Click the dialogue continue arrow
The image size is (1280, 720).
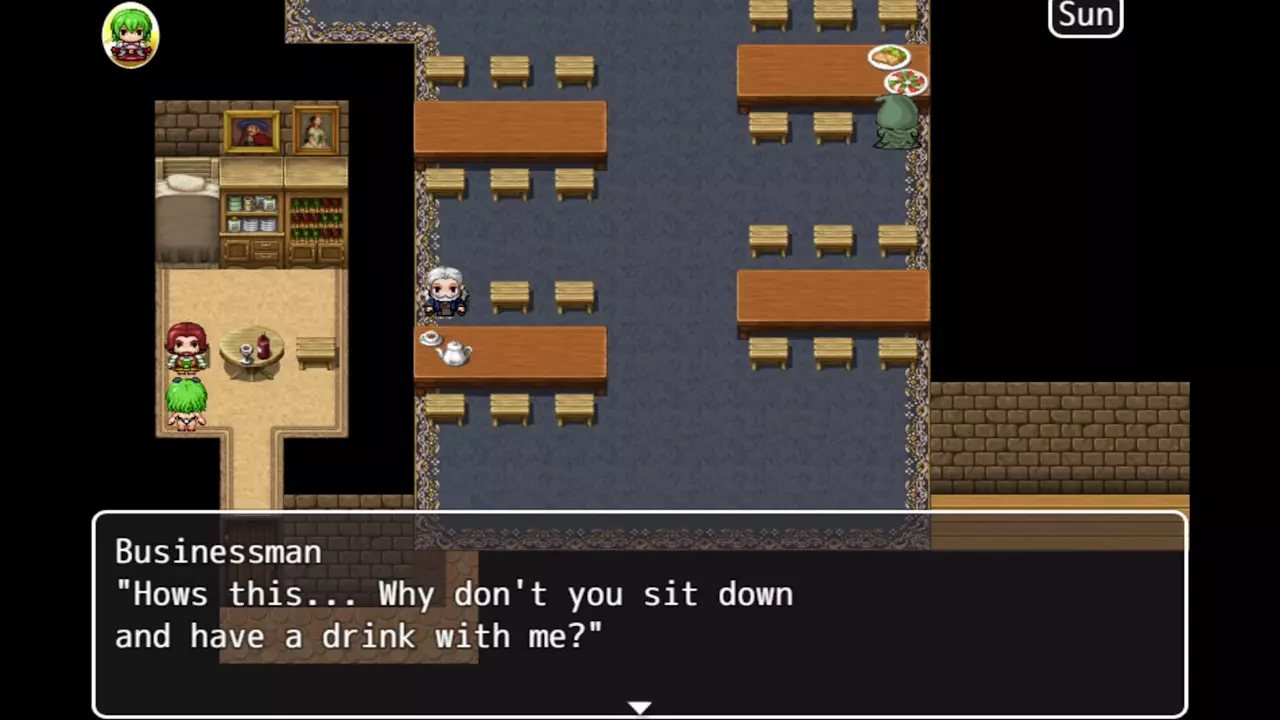pyautogui.click(x=639, y=708)
